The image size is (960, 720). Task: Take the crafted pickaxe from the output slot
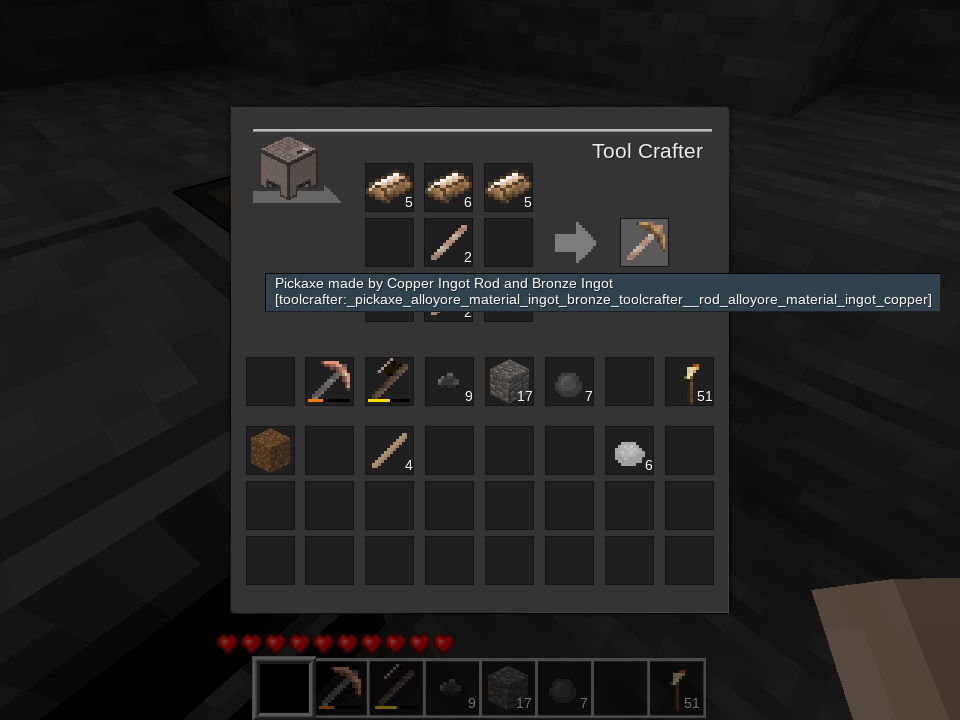(x=644, y=243)
